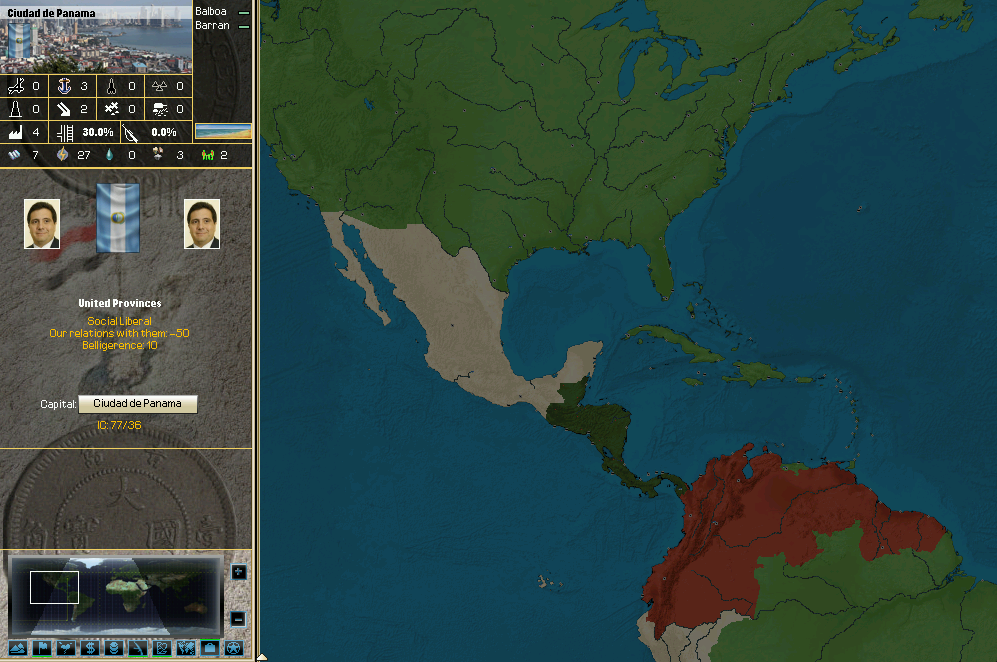Select the Balboa entry in the list
This screenshot has width=997, height=662.
[x=212, y=11]
